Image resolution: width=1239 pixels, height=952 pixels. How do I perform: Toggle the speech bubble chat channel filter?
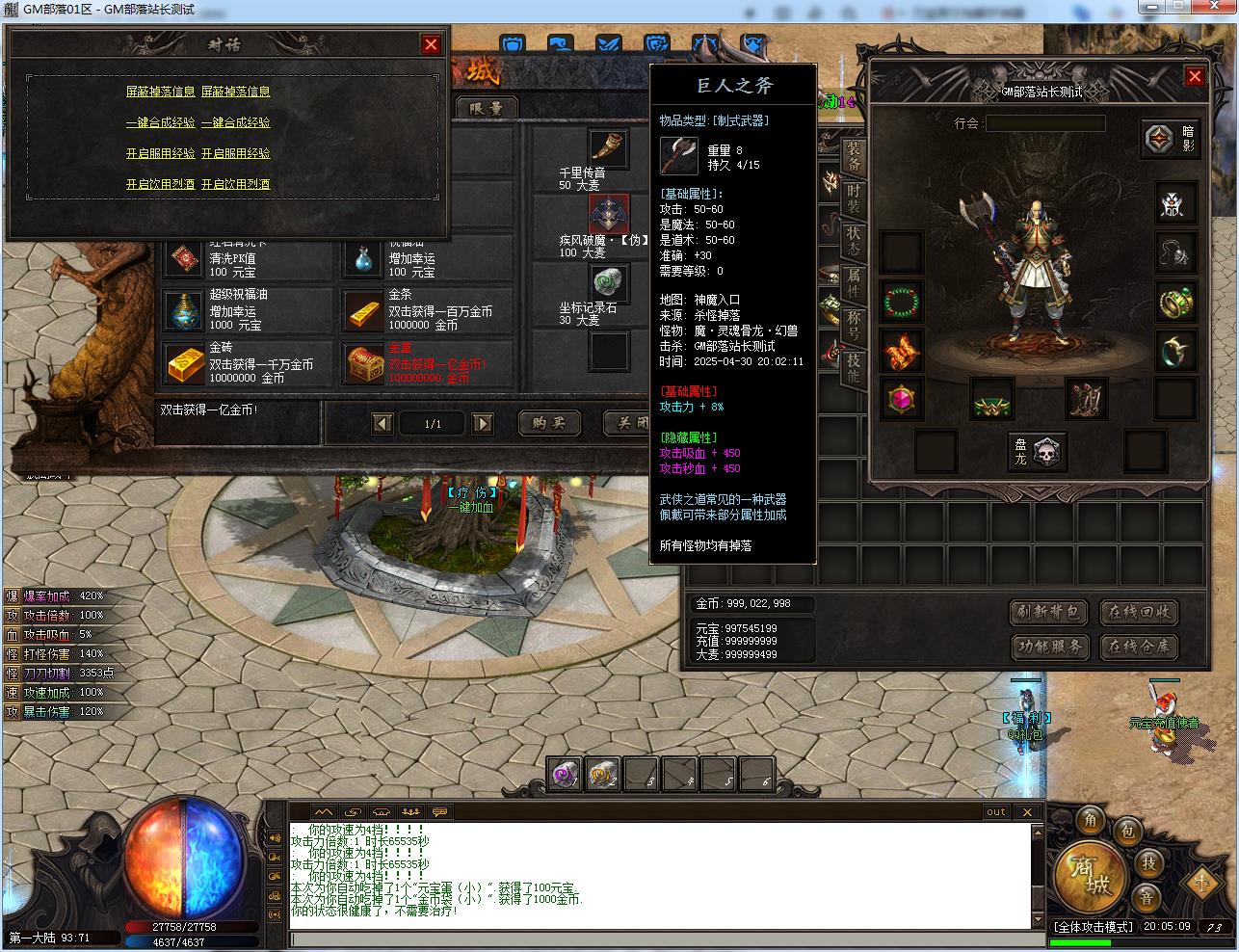tap(438, 812)
